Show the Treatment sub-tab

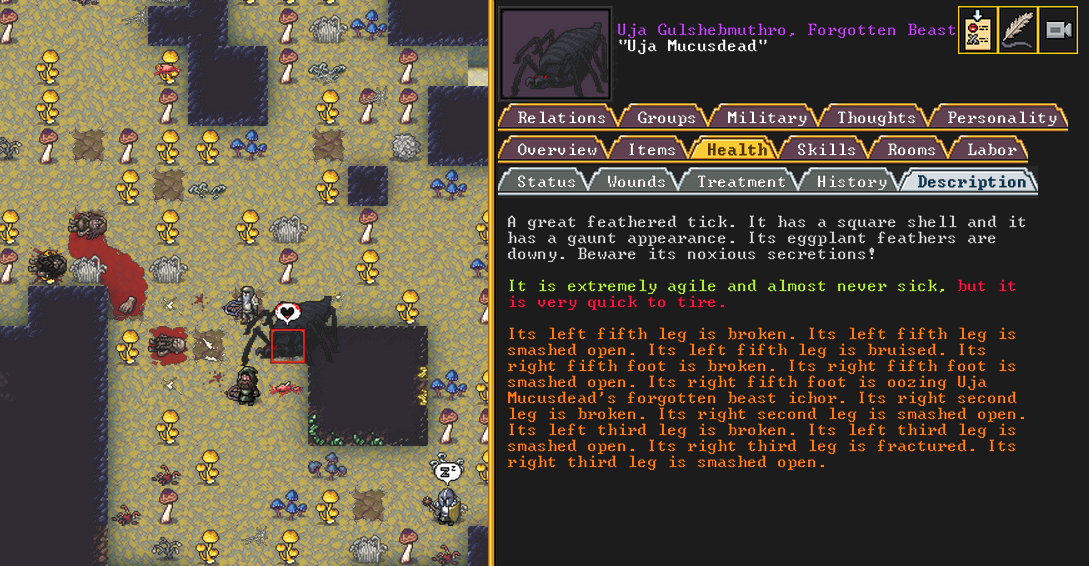coord(741,182)
